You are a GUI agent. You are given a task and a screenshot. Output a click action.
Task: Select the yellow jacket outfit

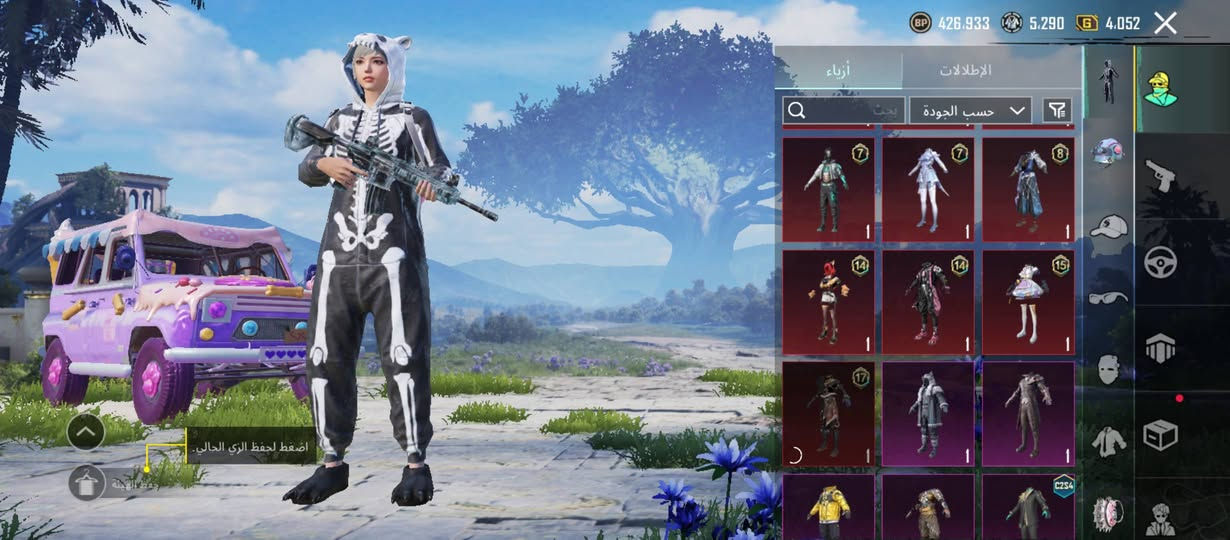point(828,507)
